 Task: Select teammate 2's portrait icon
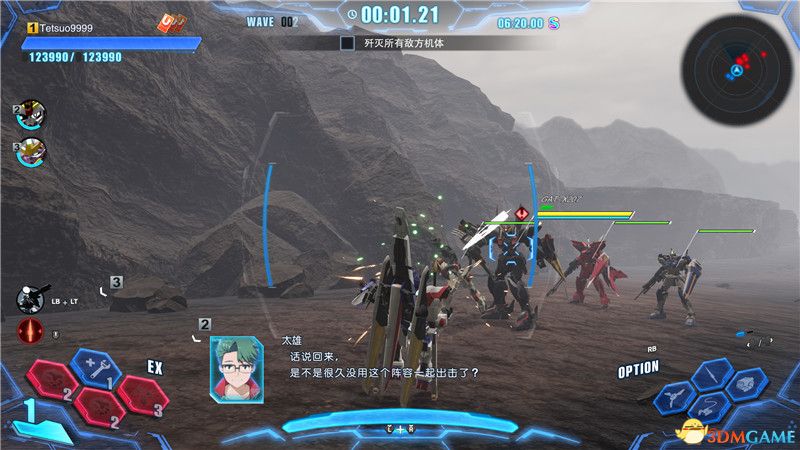[x=31, y=115]
